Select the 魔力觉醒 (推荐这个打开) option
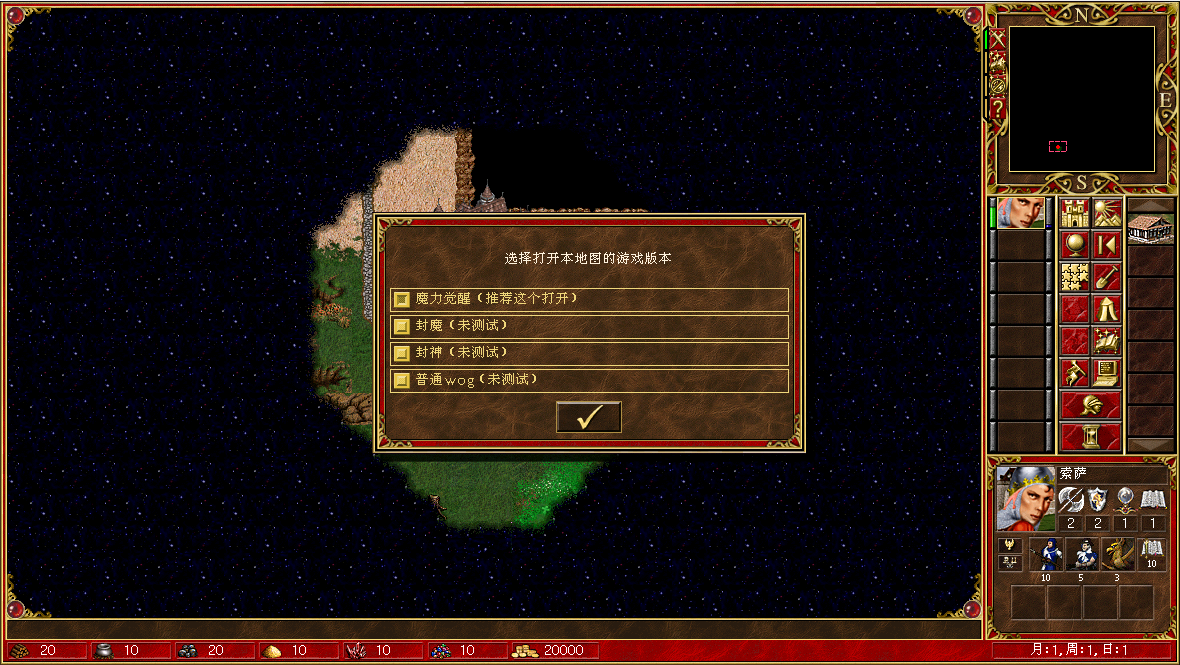This screenshot has width=1180, height=665. [589, 299]
